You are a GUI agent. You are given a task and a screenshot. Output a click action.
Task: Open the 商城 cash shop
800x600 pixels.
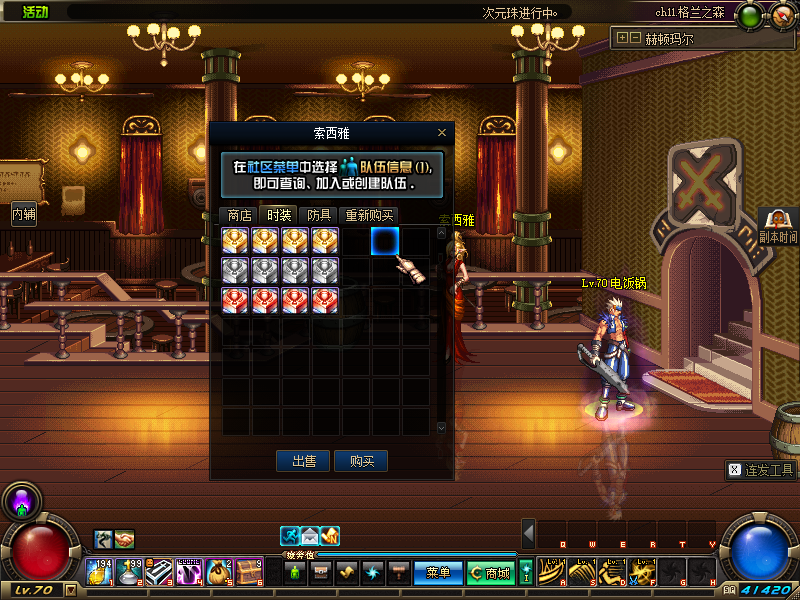click(x=491, y=573)
